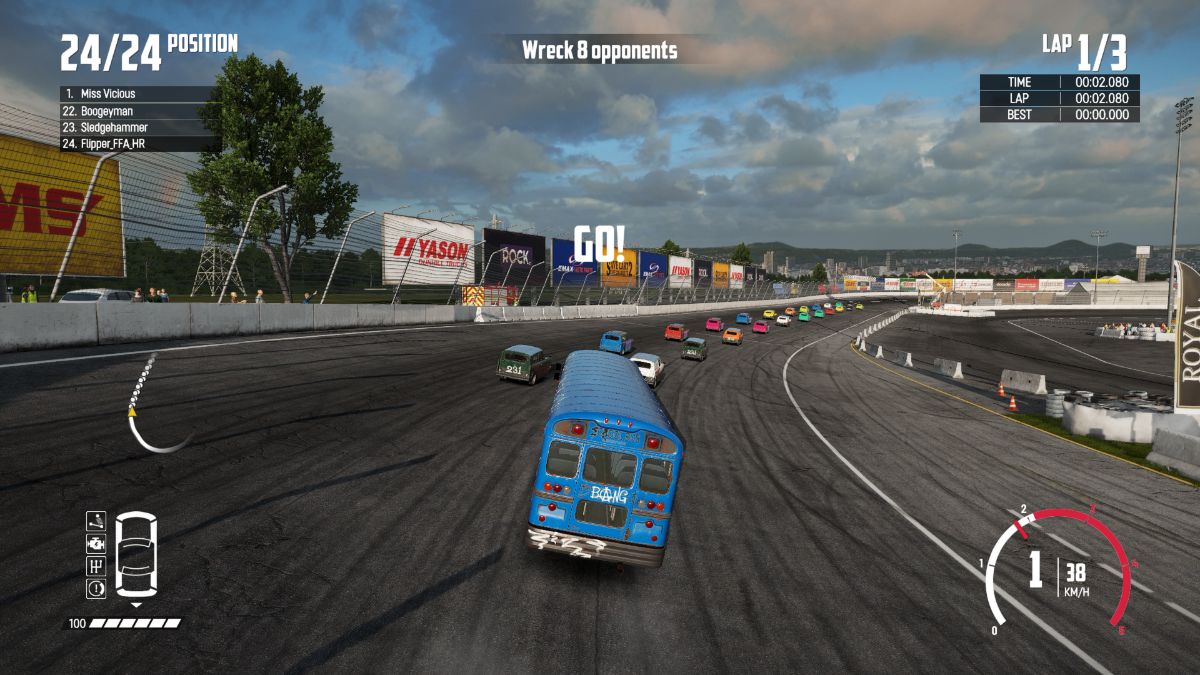Select the gearbox damage icon
This screenshot has width=1200, height=675.
pyautogui.click(x=96, y=566)
